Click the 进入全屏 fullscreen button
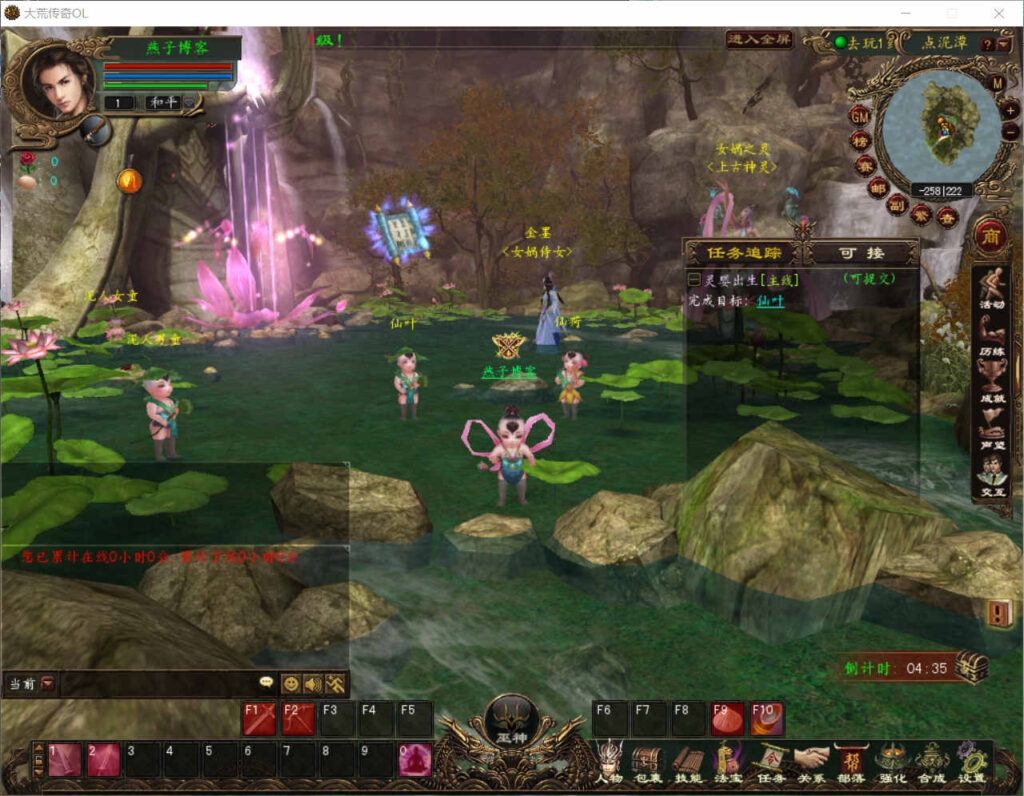 [759, 40]
